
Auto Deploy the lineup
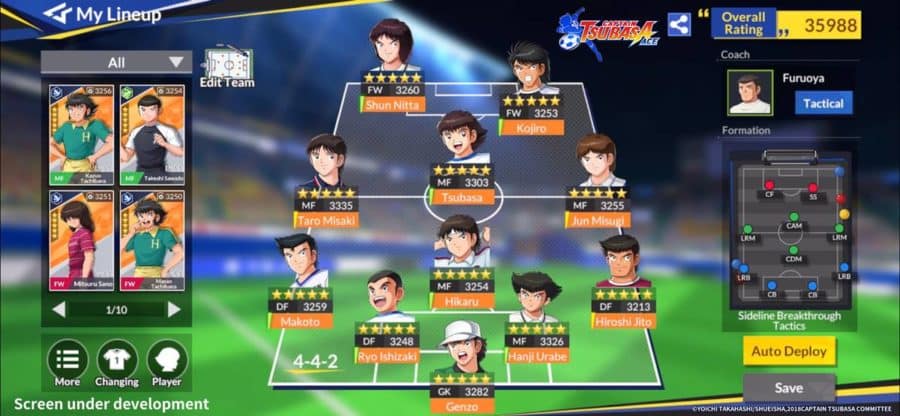789,351
